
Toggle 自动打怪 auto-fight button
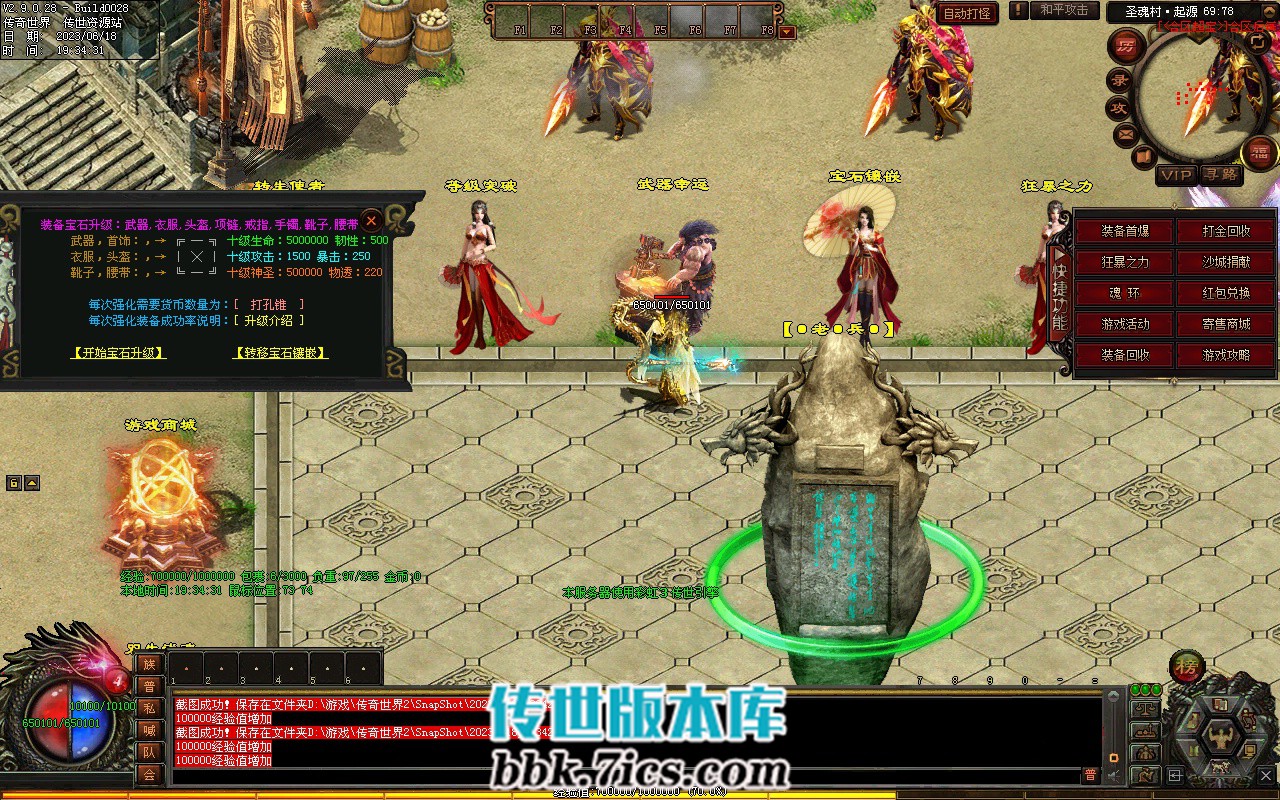tap(967, 13)
